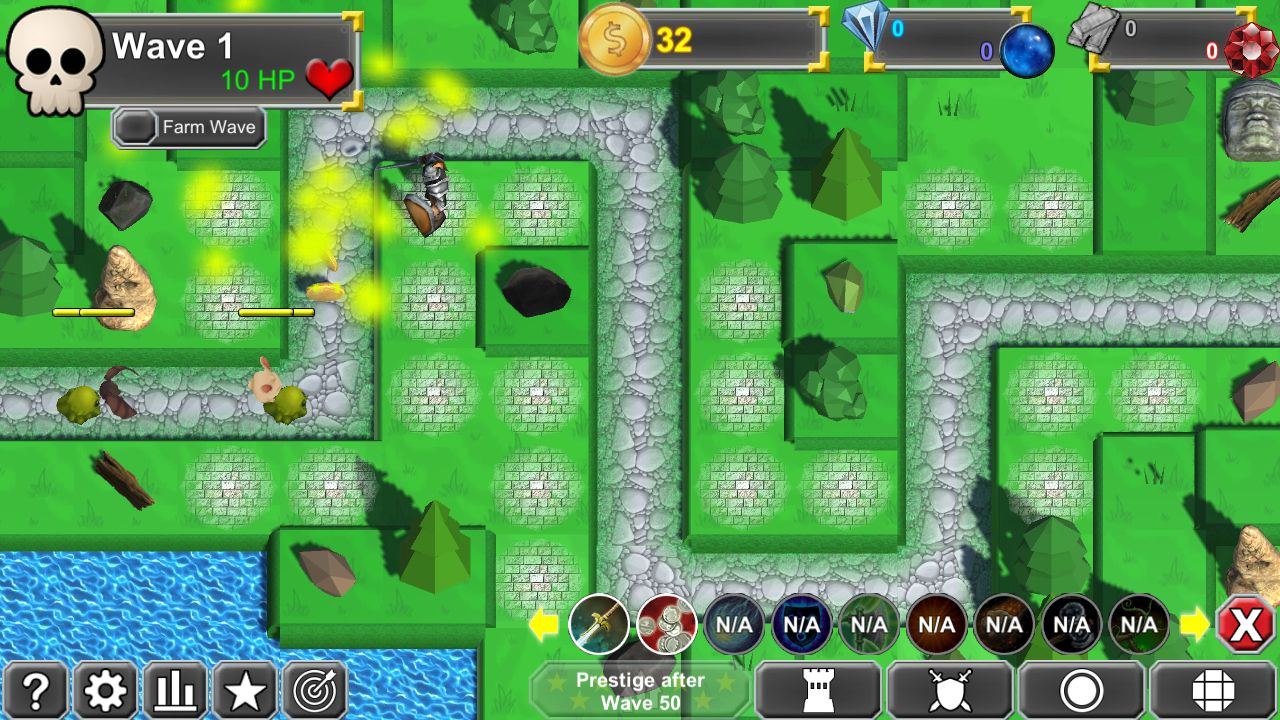The image size is (1280, 720).
Task: Select the sword skill icon
Action: click(599, 625)
